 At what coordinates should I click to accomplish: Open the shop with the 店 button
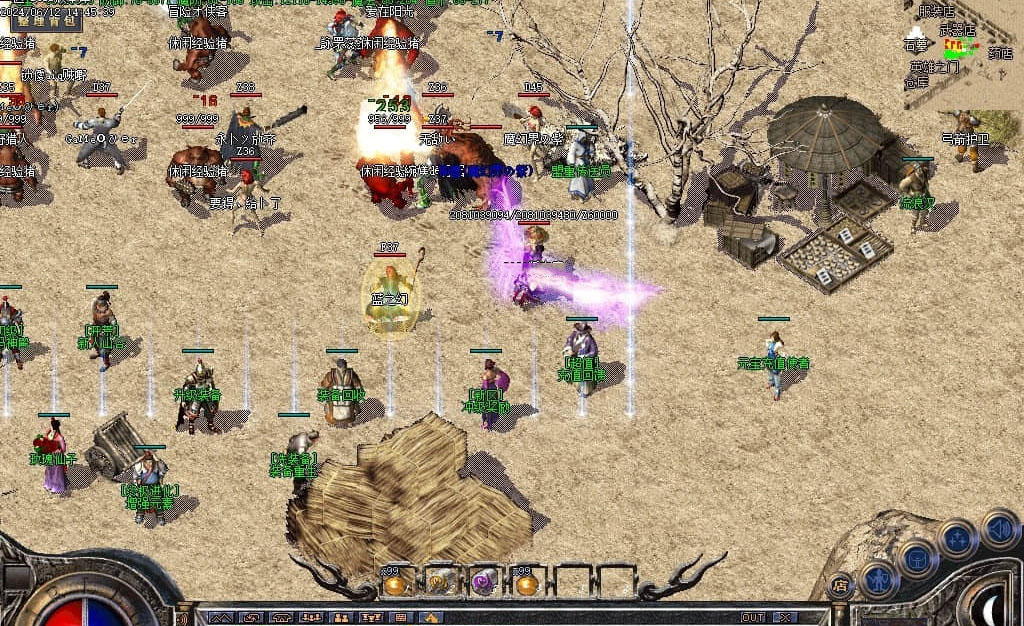point(840,586)
